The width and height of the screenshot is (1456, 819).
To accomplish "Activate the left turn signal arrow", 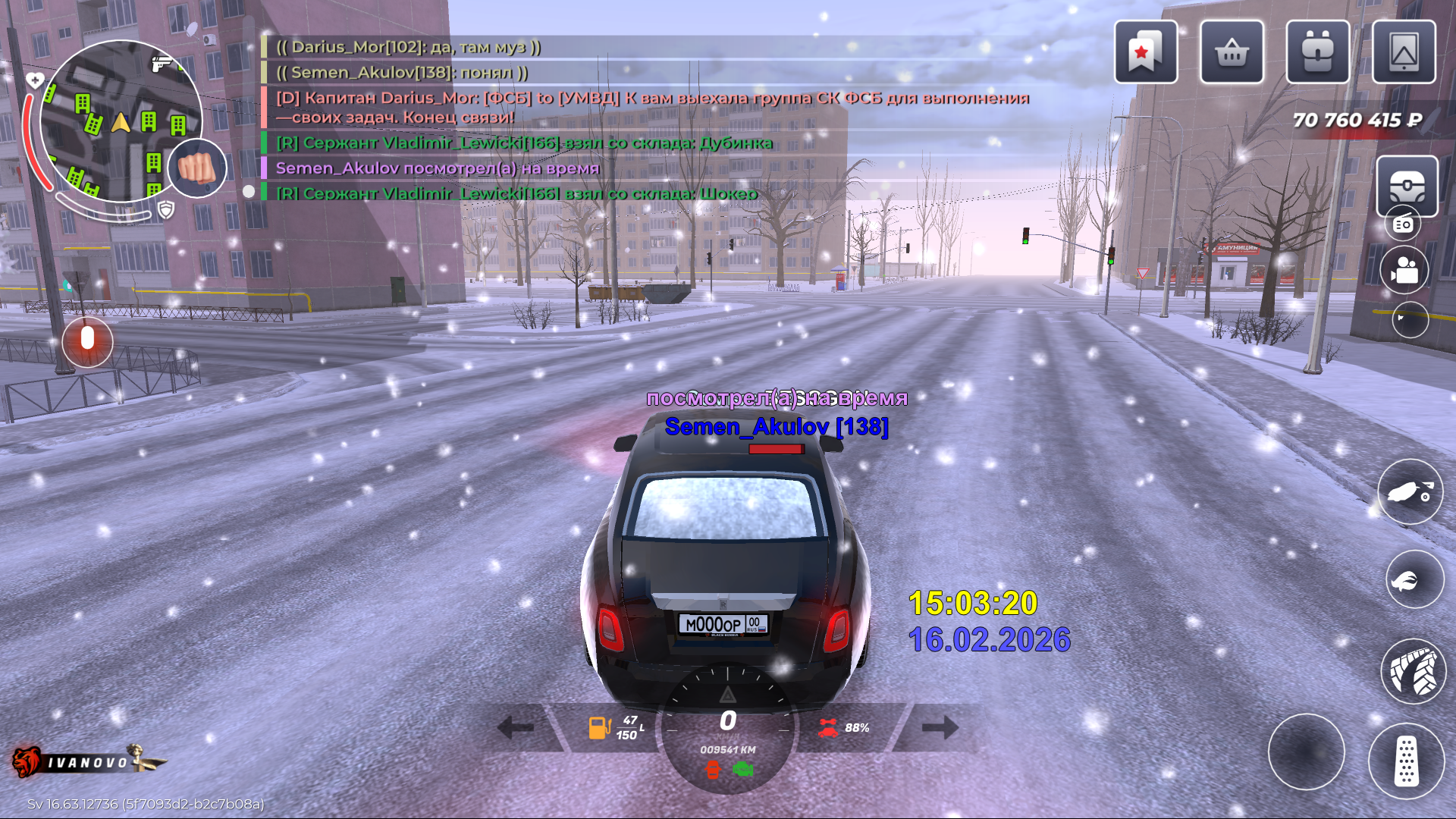I will click(516, 728).
